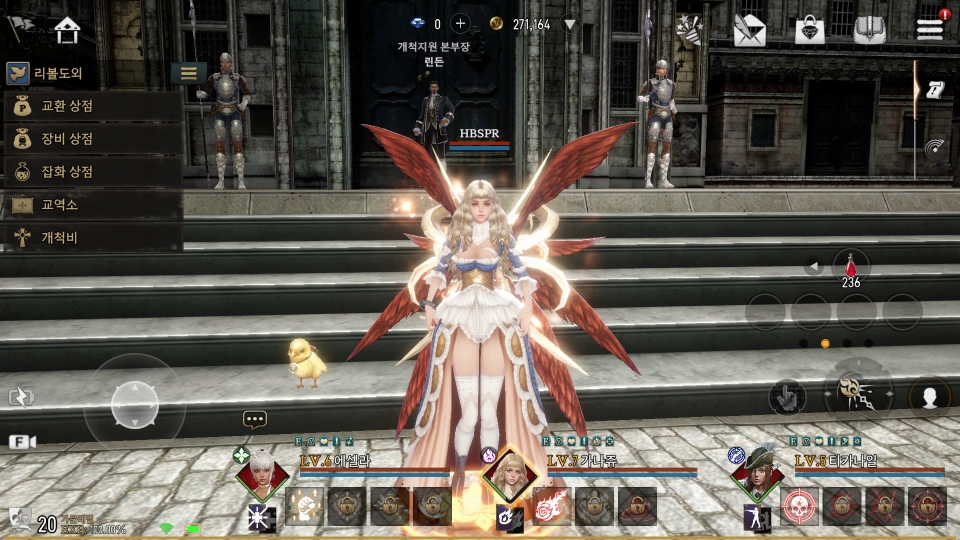Add diamonds with the plus button
960x540 pixels.
(x=461, y=24)
